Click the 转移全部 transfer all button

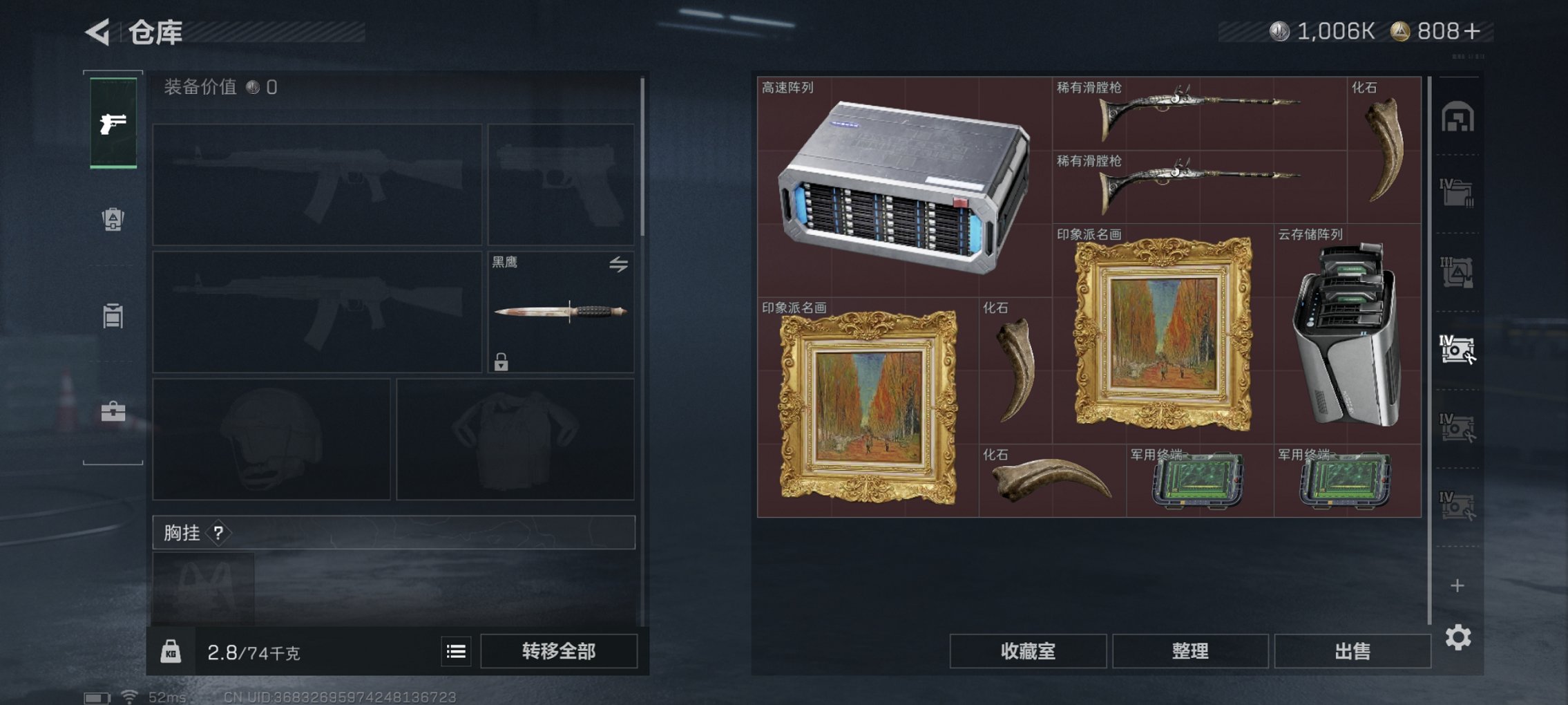click(560, 650)
